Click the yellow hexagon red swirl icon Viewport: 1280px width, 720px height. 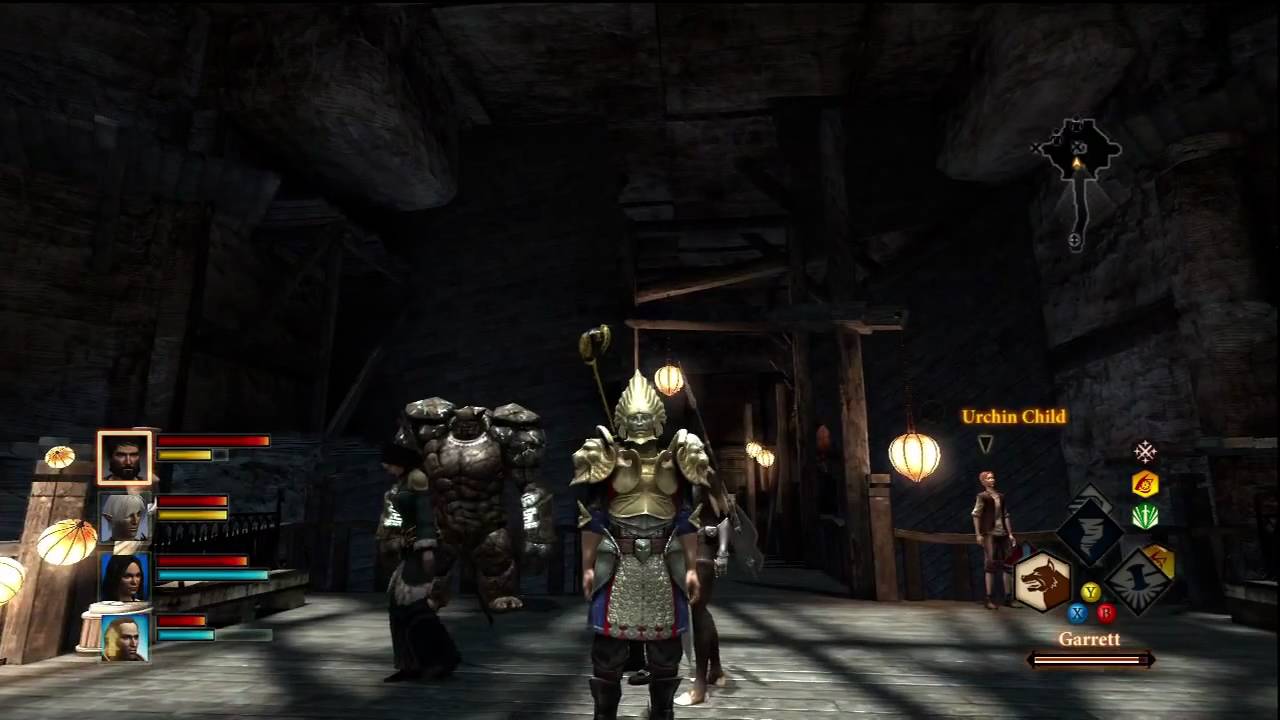pos(1145,484)
